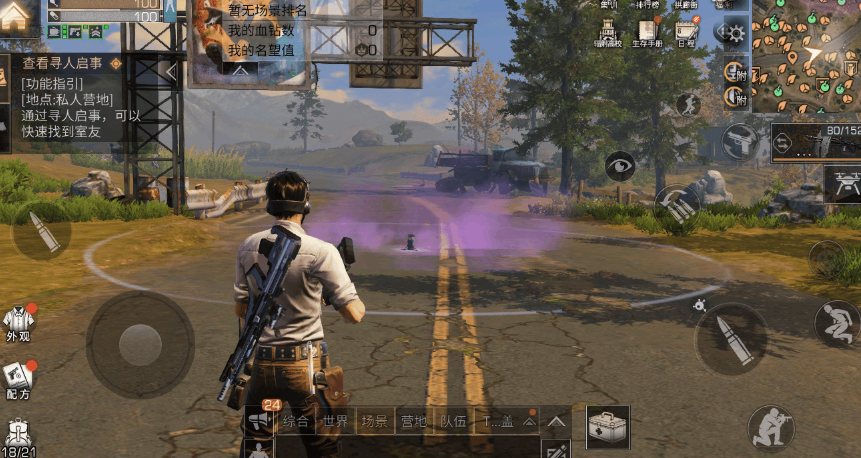Open the 日程 schedule calendar
This screenshot has height=458, width=861.
(x=686, y=33)
